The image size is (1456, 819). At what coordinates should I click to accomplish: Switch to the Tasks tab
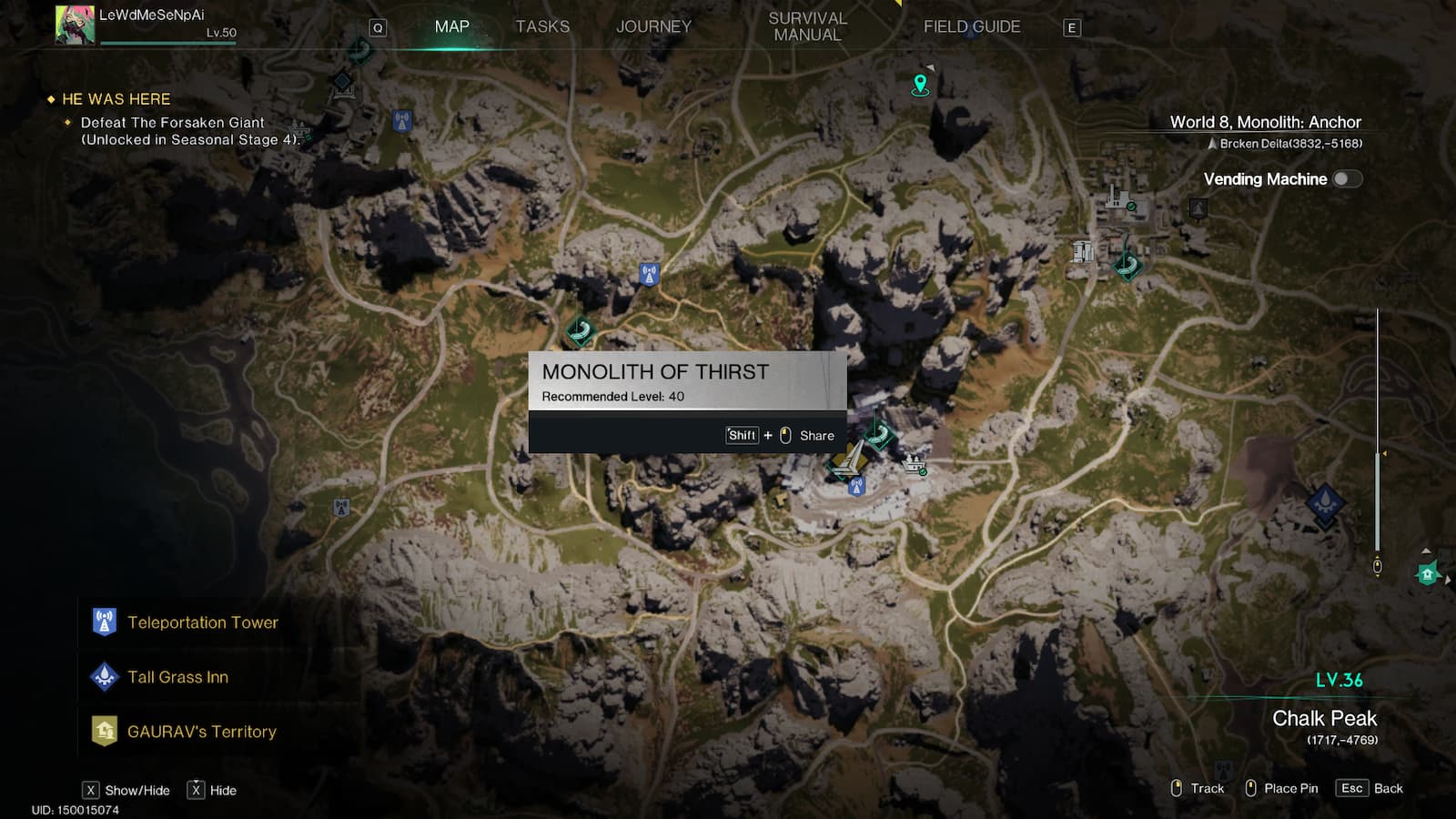coord(542,26)
